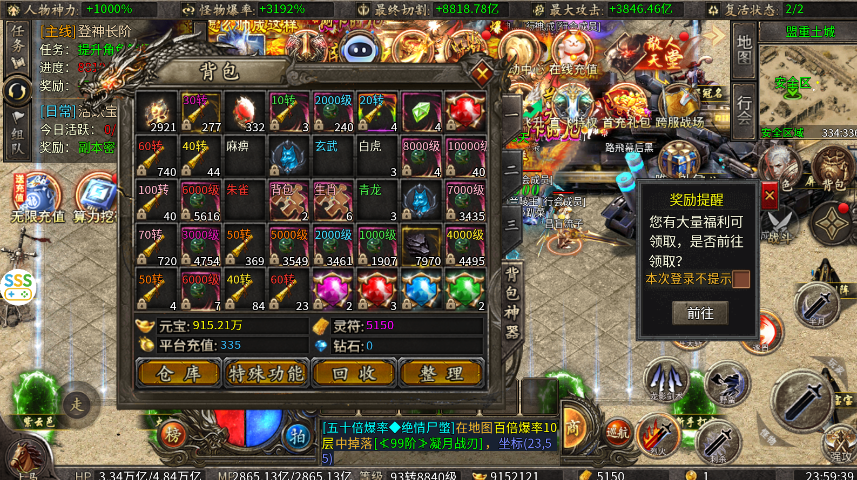The height and width of the screenshot is (480, 857).
Task: Open the 商 shop button
Action: pos(574,423)
